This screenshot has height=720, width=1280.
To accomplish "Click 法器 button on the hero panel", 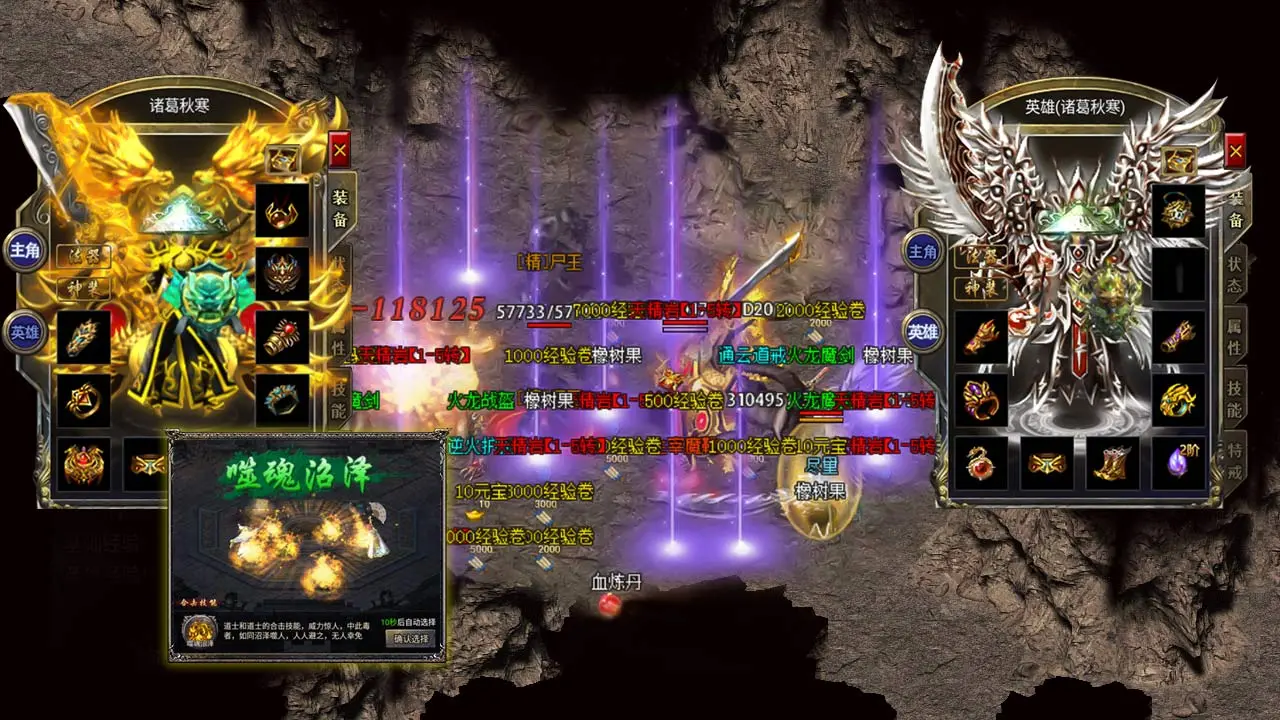I will click(x=981, y=257).
